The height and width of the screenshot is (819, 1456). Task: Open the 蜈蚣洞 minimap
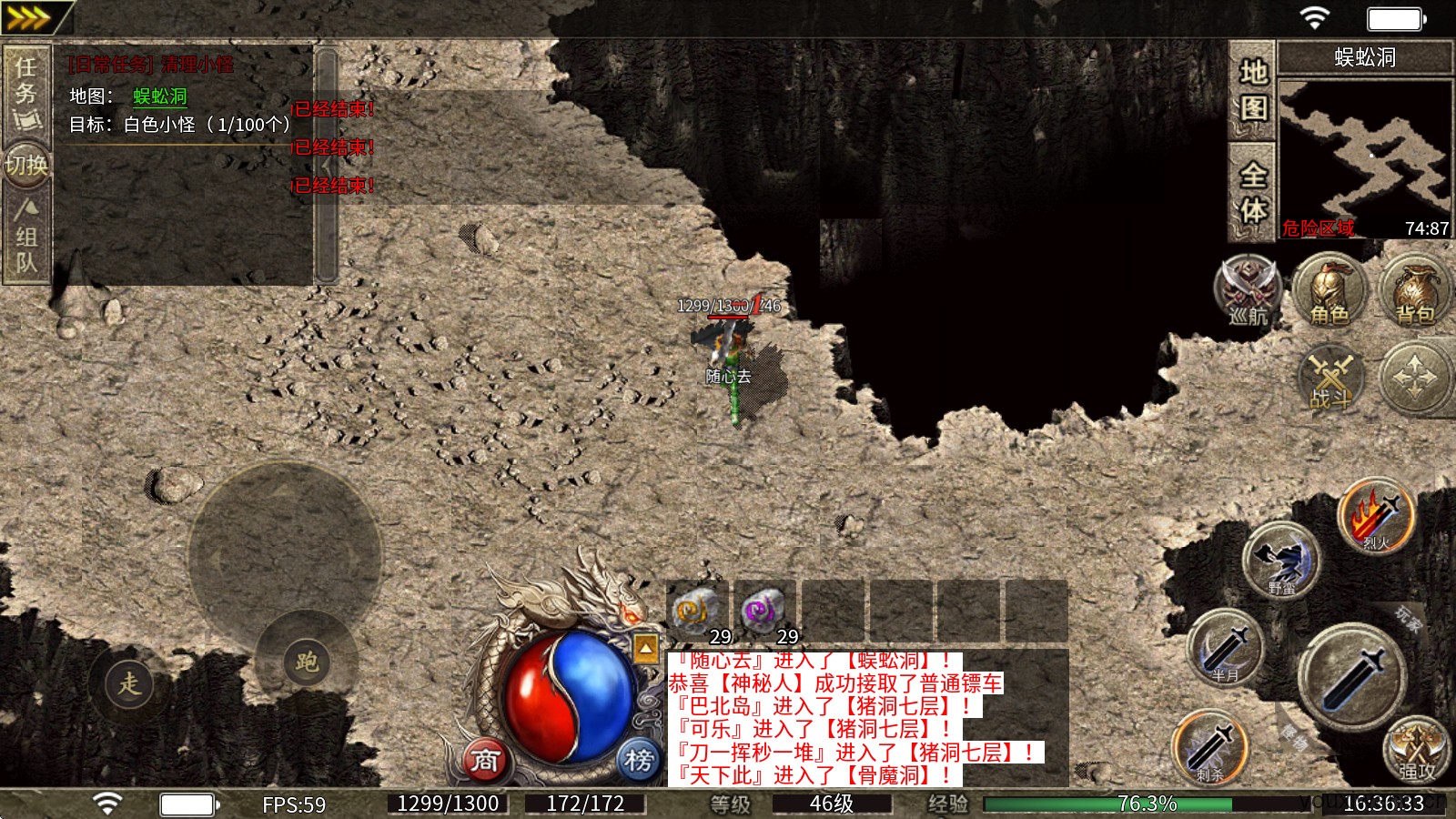click(1364, 157)
